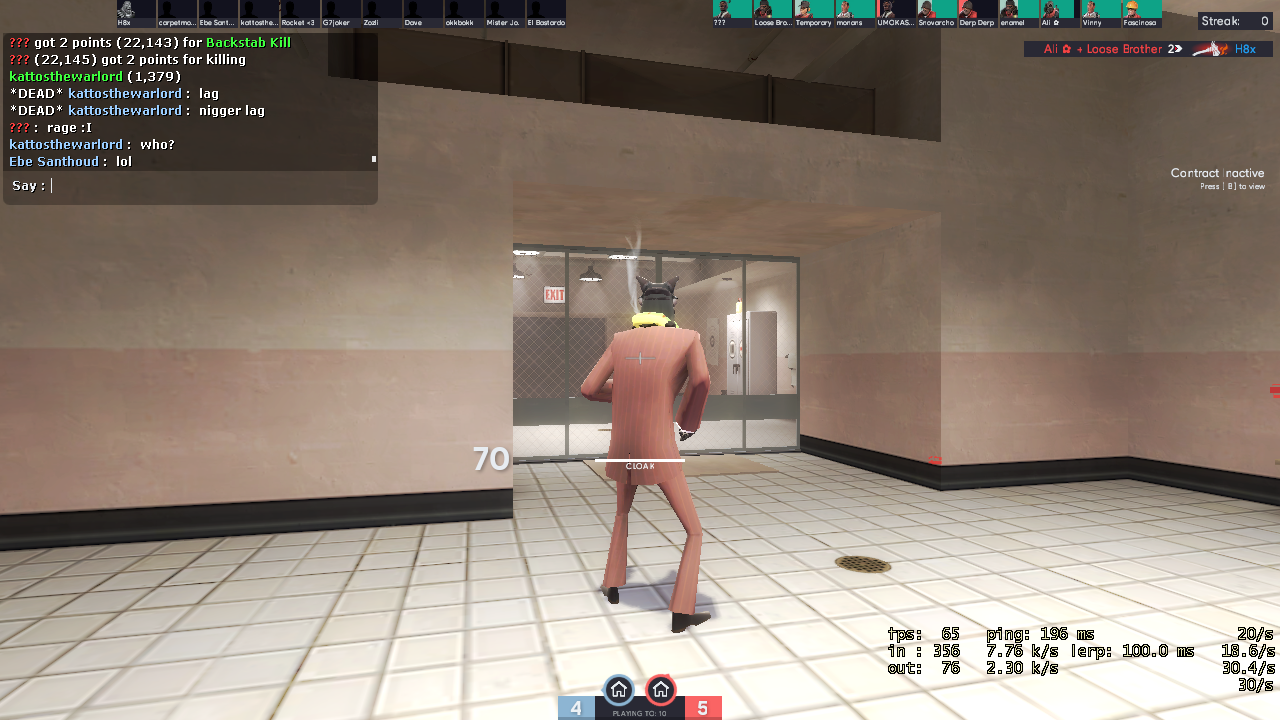Select H8x's player portrait
The width and height of the screenshot is (1280, 720).
pyautogui.click(x=125, y=10)
